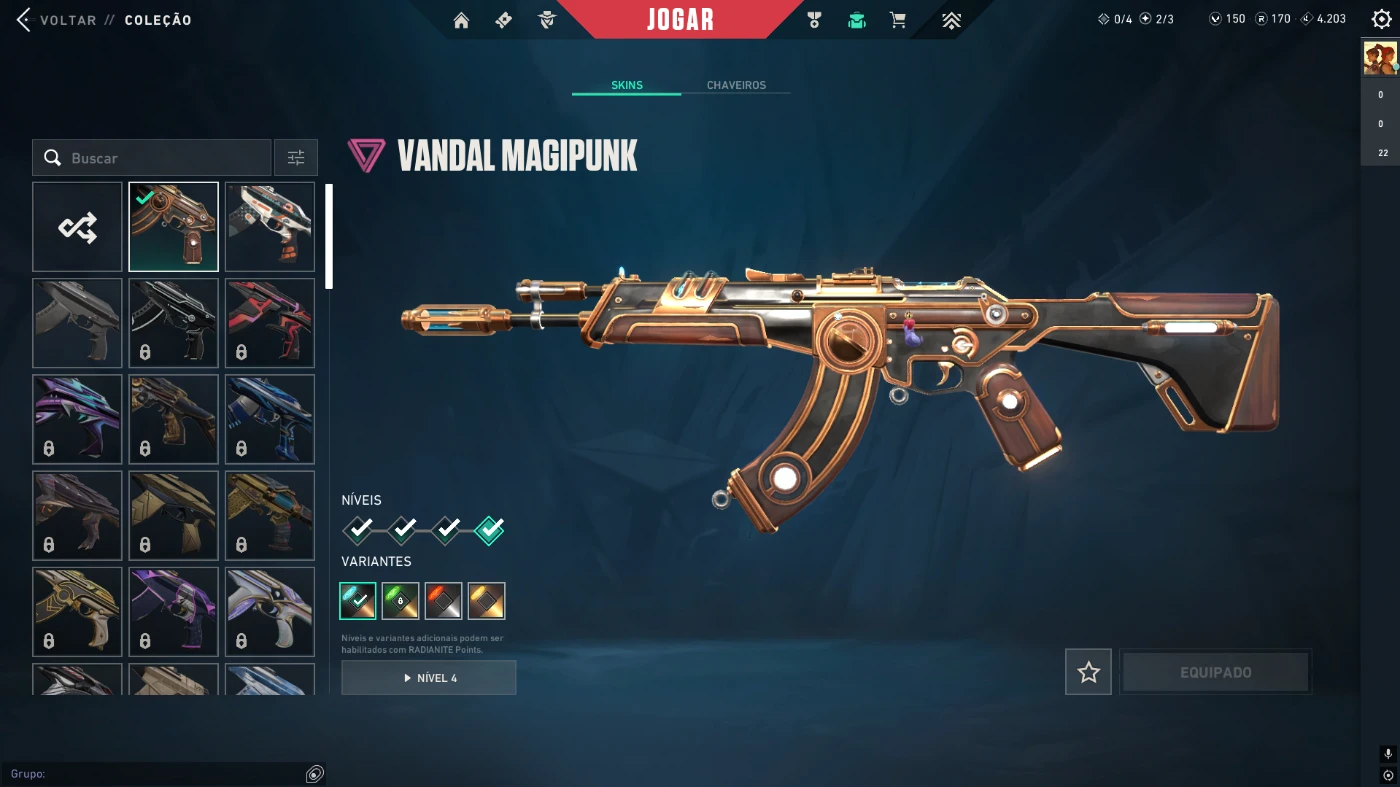Play the Nível 4 preview
1400x787 pixels.
tap(429, 678)
